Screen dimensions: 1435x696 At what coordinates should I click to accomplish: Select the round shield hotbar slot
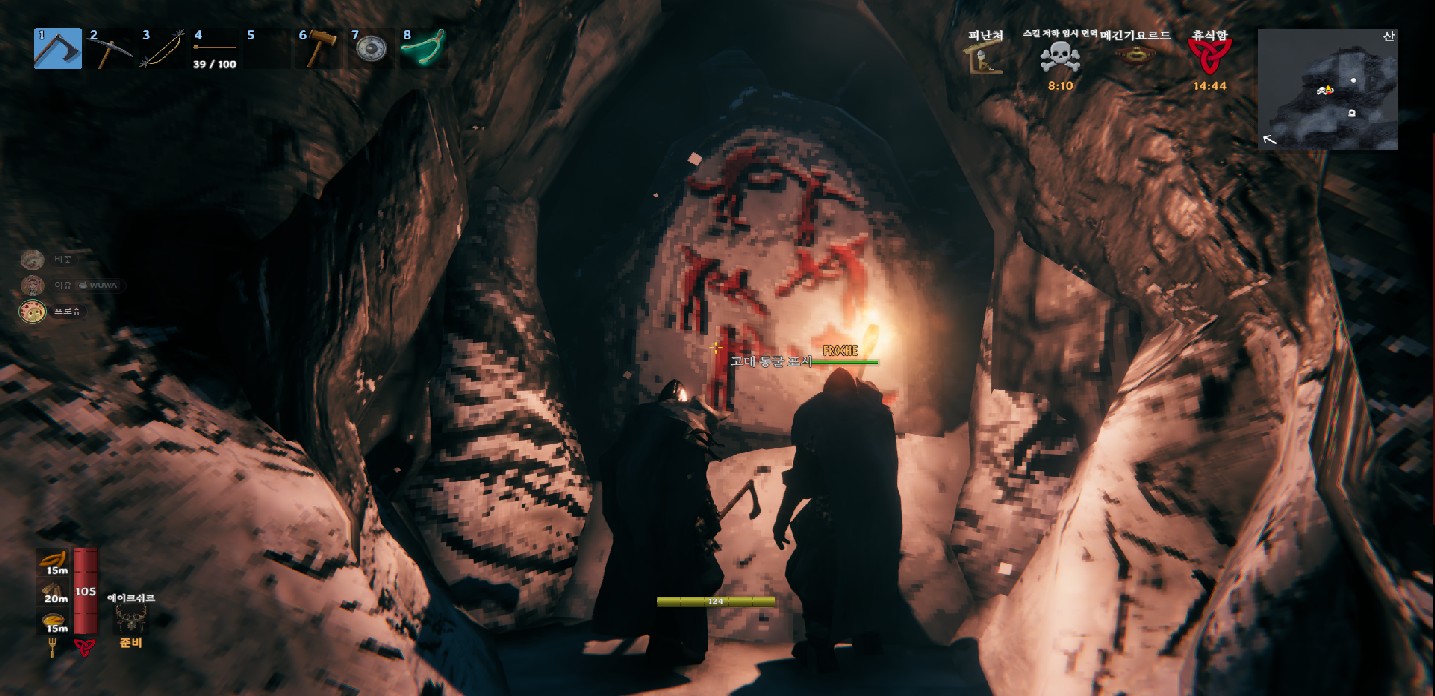[371, 49]
